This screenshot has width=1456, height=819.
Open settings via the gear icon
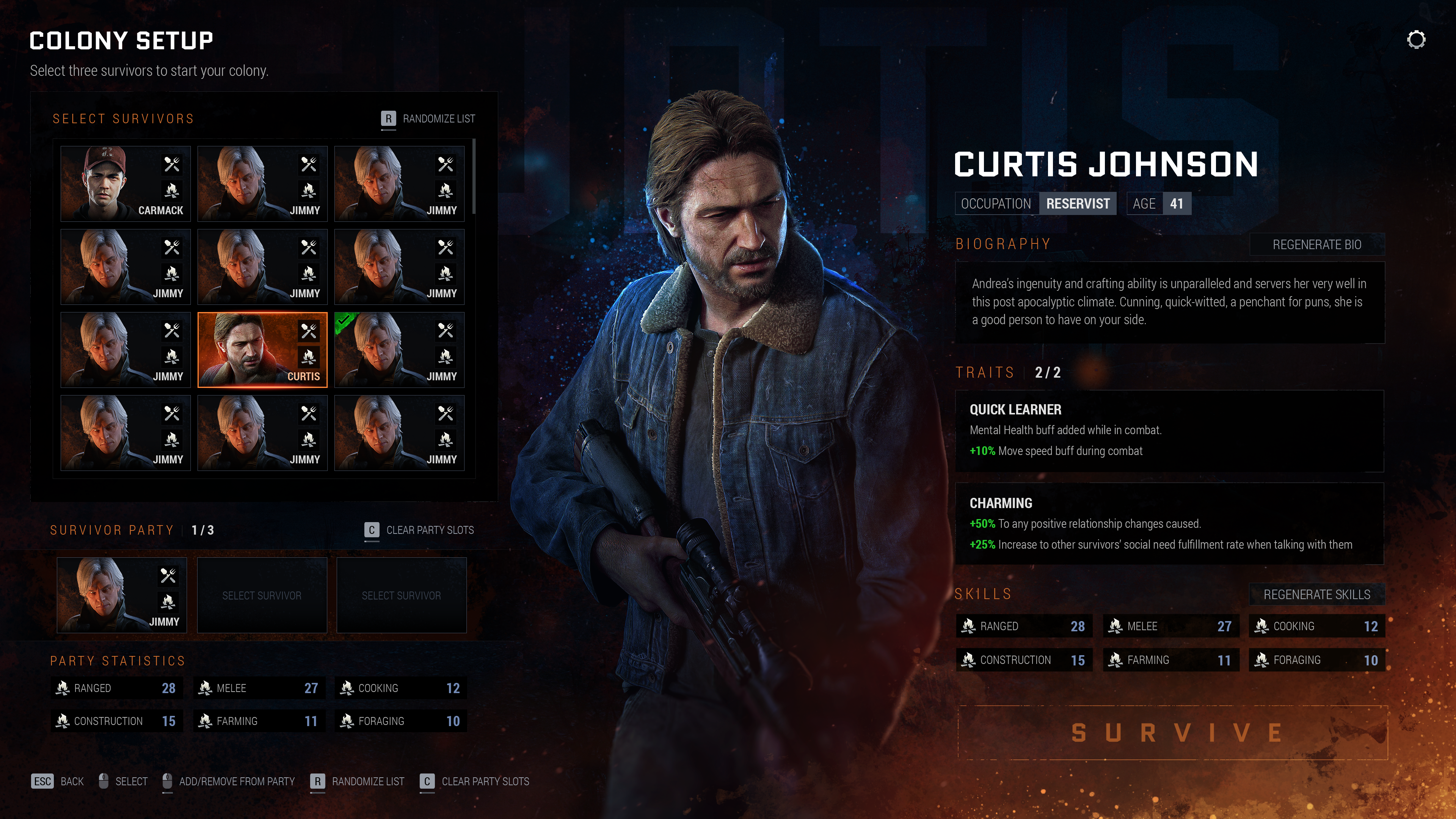pos(1416,40)
